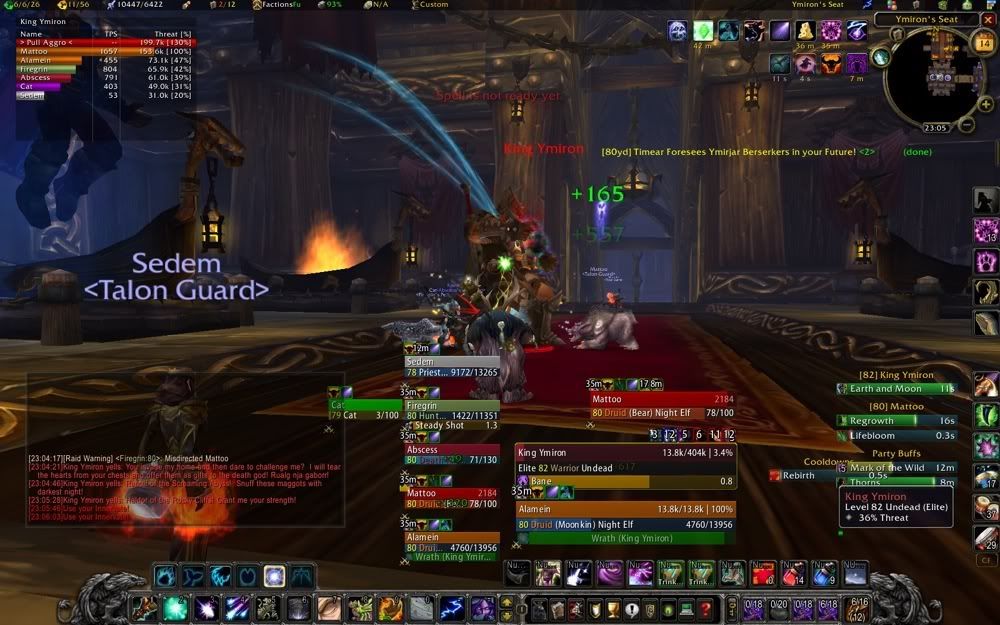Select the Moonkin stance form button
This screenshot has width=1000, height=625.
(274, 576)
